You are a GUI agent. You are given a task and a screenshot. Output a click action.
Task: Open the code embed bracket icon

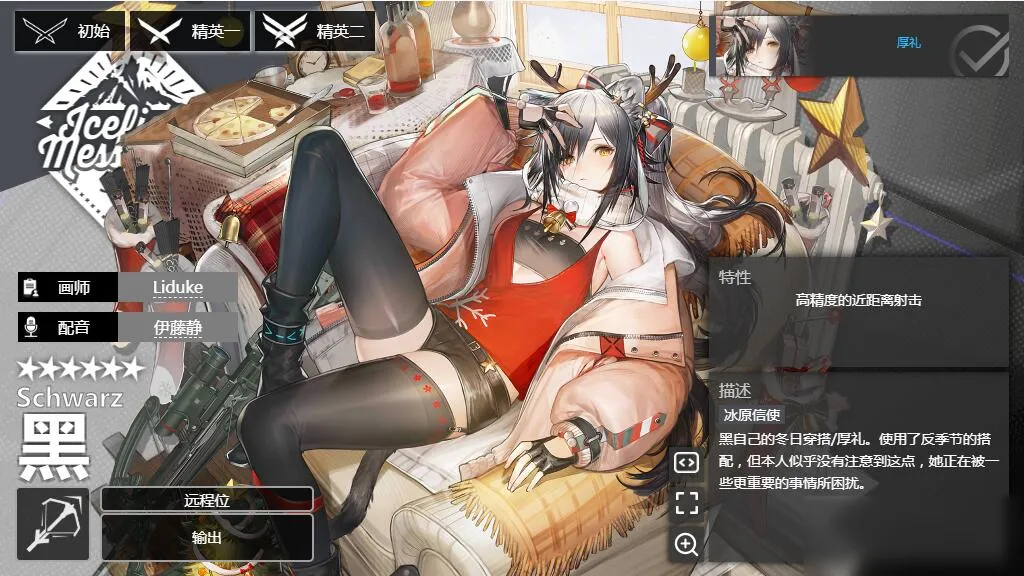(686, 462)
